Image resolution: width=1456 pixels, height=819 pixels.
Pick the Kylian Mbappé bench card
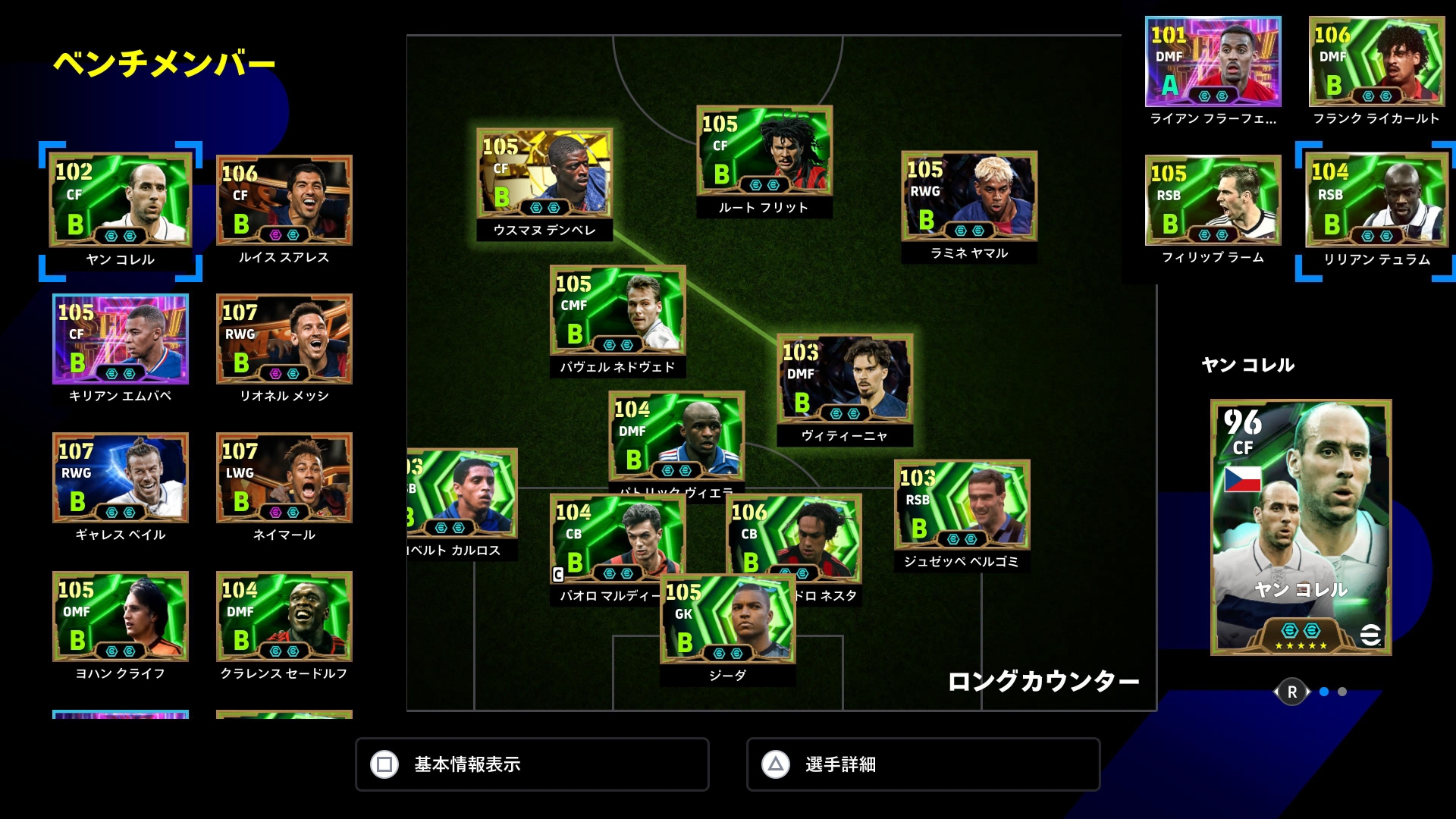pyautogui.click(x=121, y=339)
